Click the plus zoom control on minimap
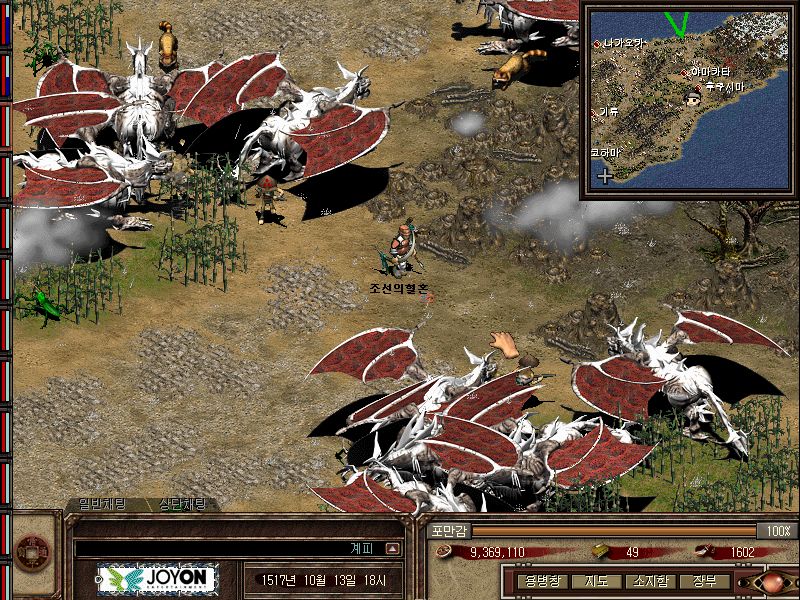 (604, 177)
